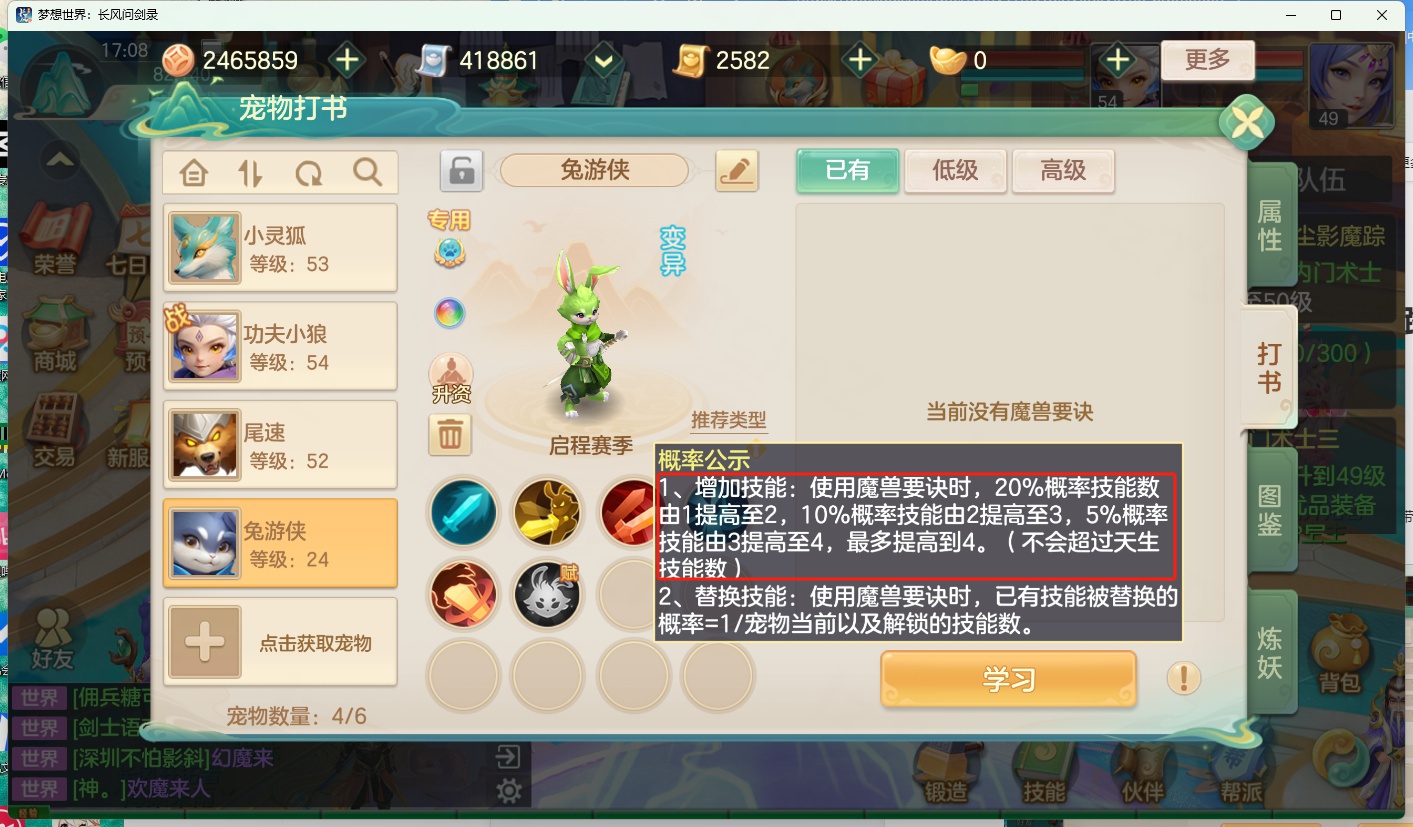Switch to the 已有 tab
The width and height of the screenshot is (1413, 827).
(x=847, y=170)
